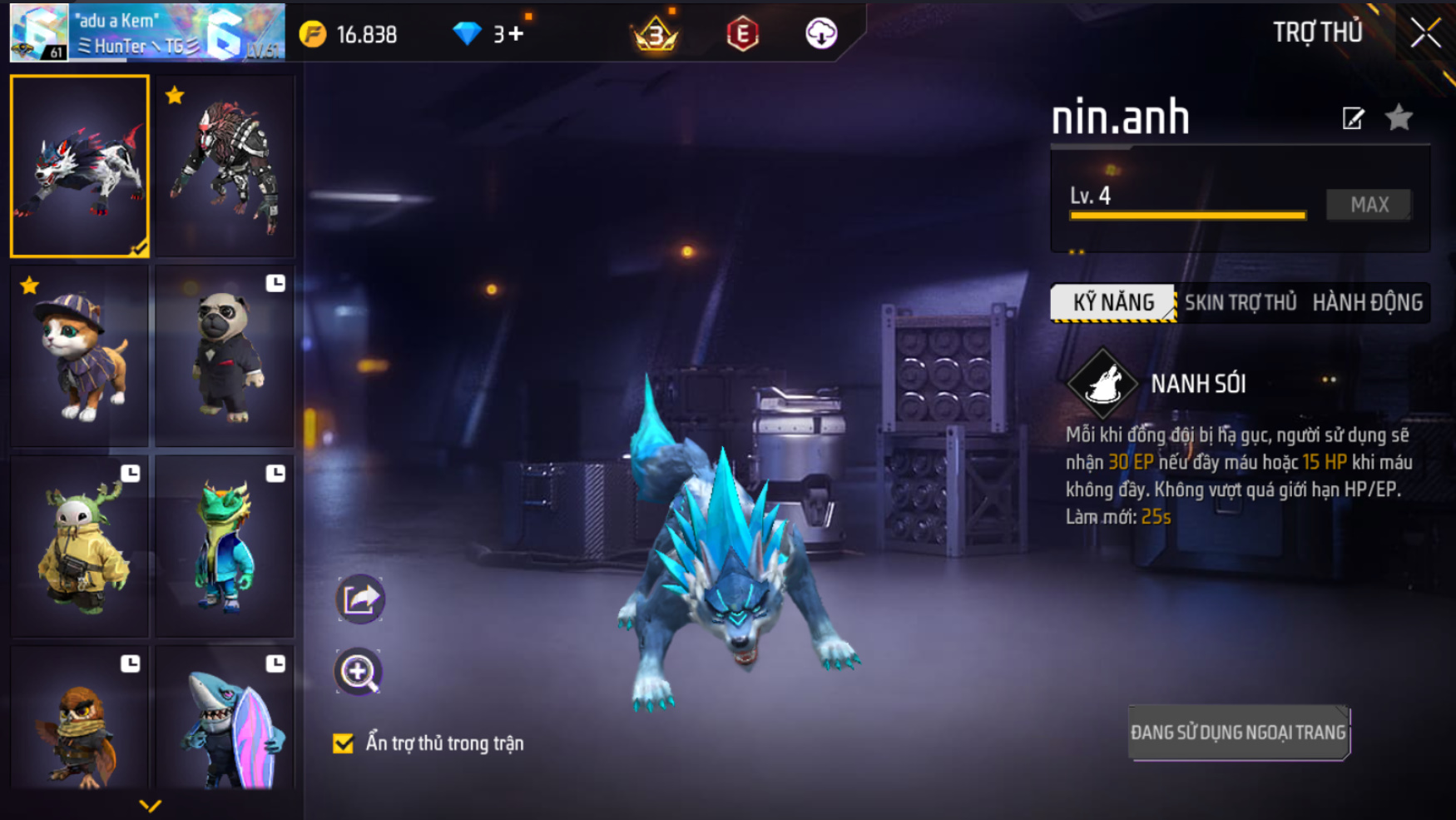Share the pet with arrow icon

pyautogui.click(x=359, y=599)
